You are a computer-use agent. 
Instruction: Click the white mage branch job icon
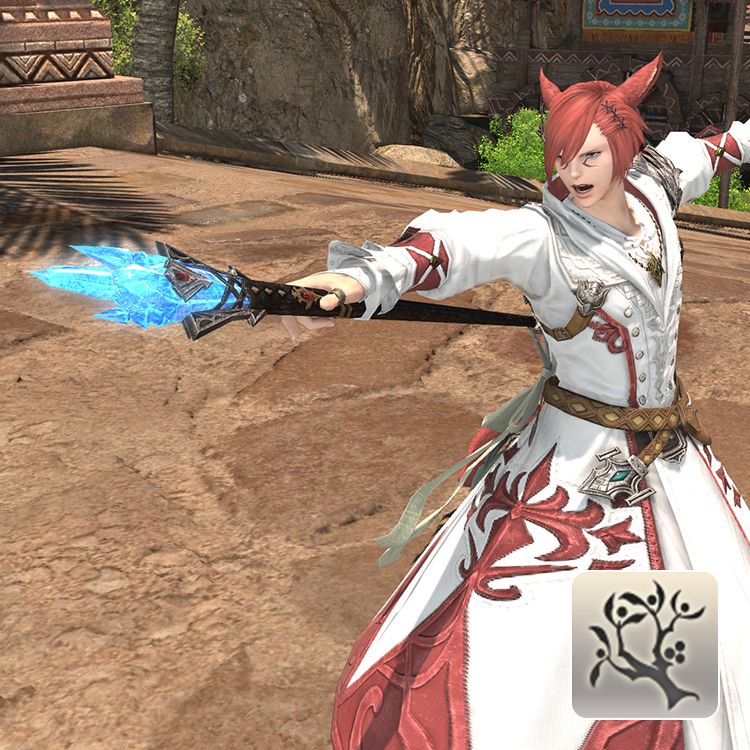pos(644,644)
